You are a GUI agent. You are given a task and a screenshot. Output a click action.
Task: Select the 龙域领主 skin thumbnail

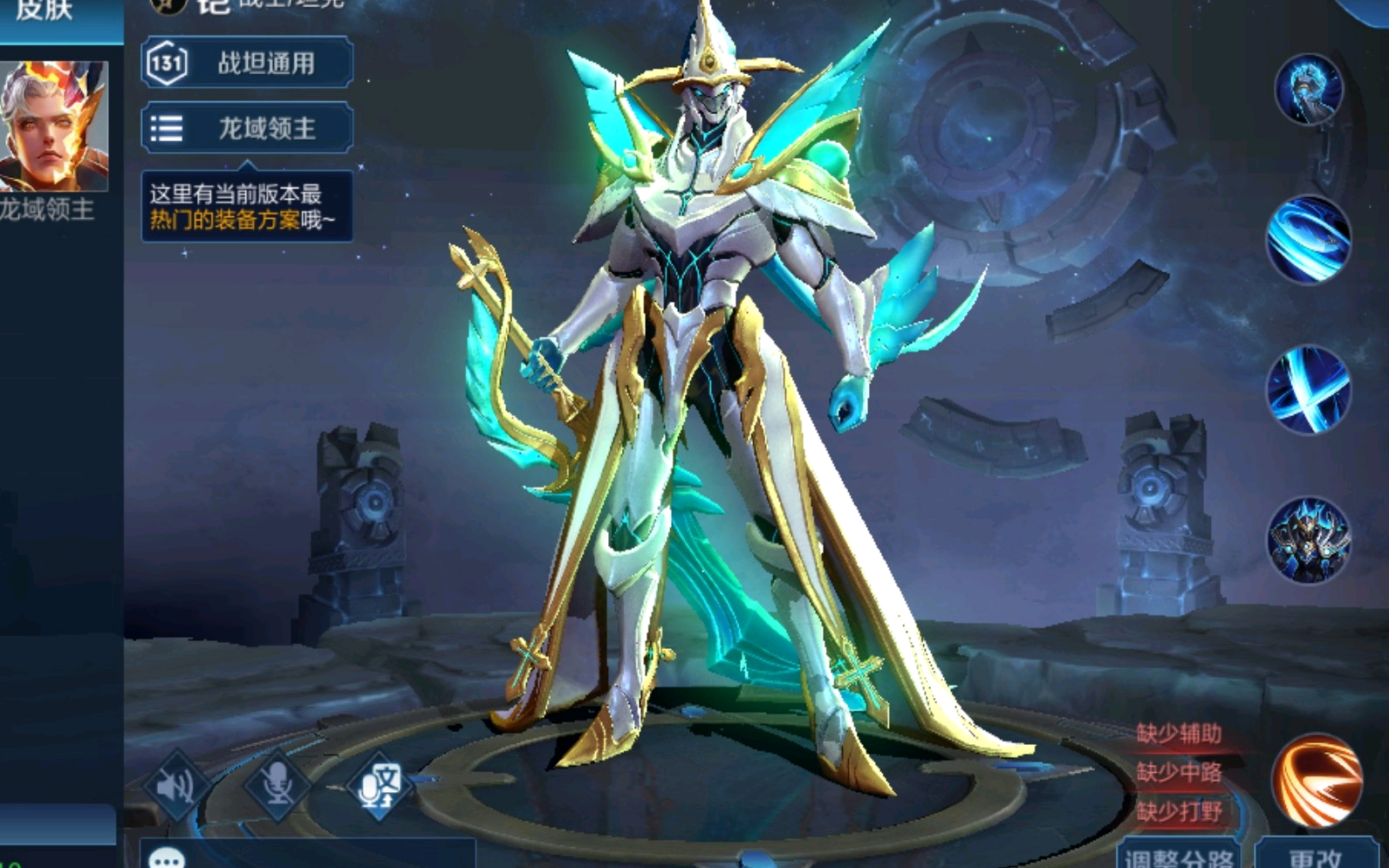(x=54, y=126)
